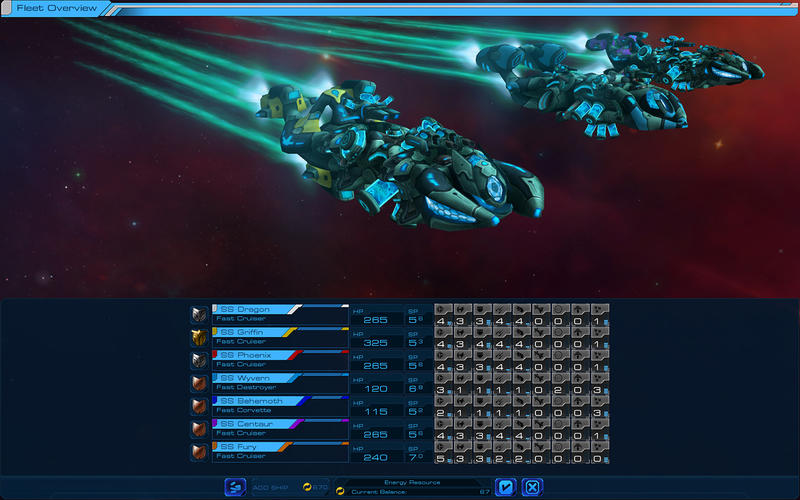This screenshot has height=500, width=800.
Task: Click the Add Ship button
Action: tap(236, 487)
